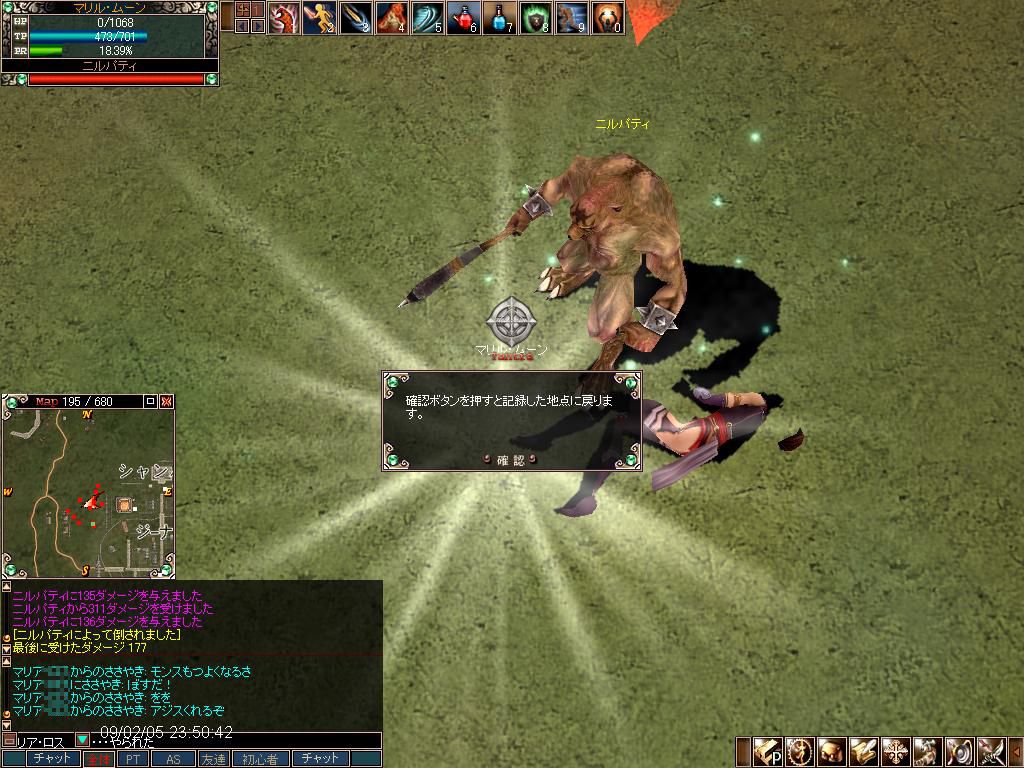Screen dimensions: 1024x768
Task: Collapse the bottom menu bar arrow
Action: pyautogui.click(x=1016, y=751)
